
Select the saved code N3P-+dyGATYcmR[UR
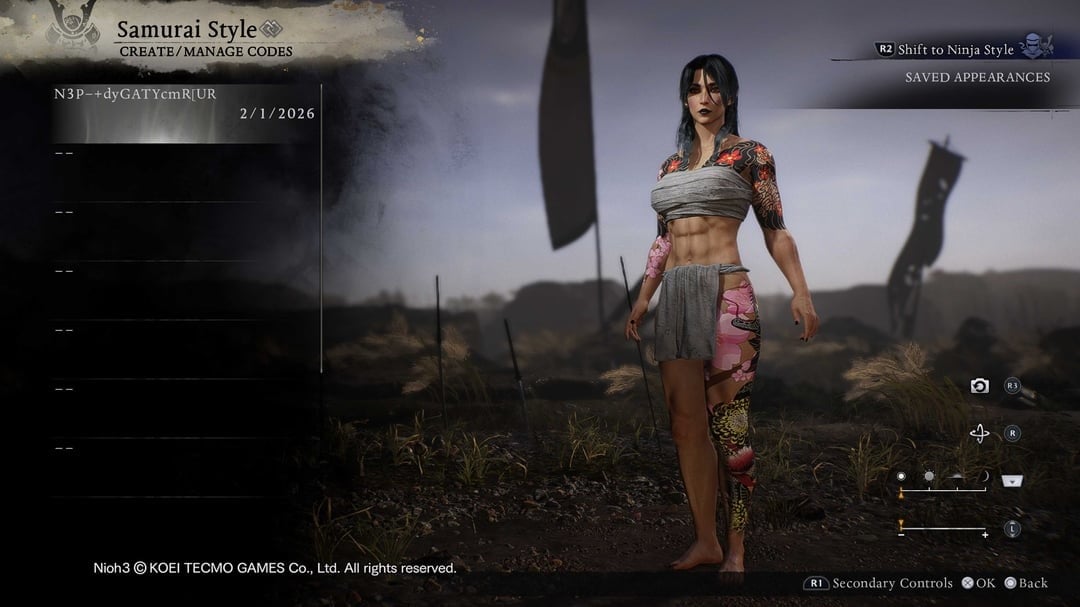click(185, 104)
